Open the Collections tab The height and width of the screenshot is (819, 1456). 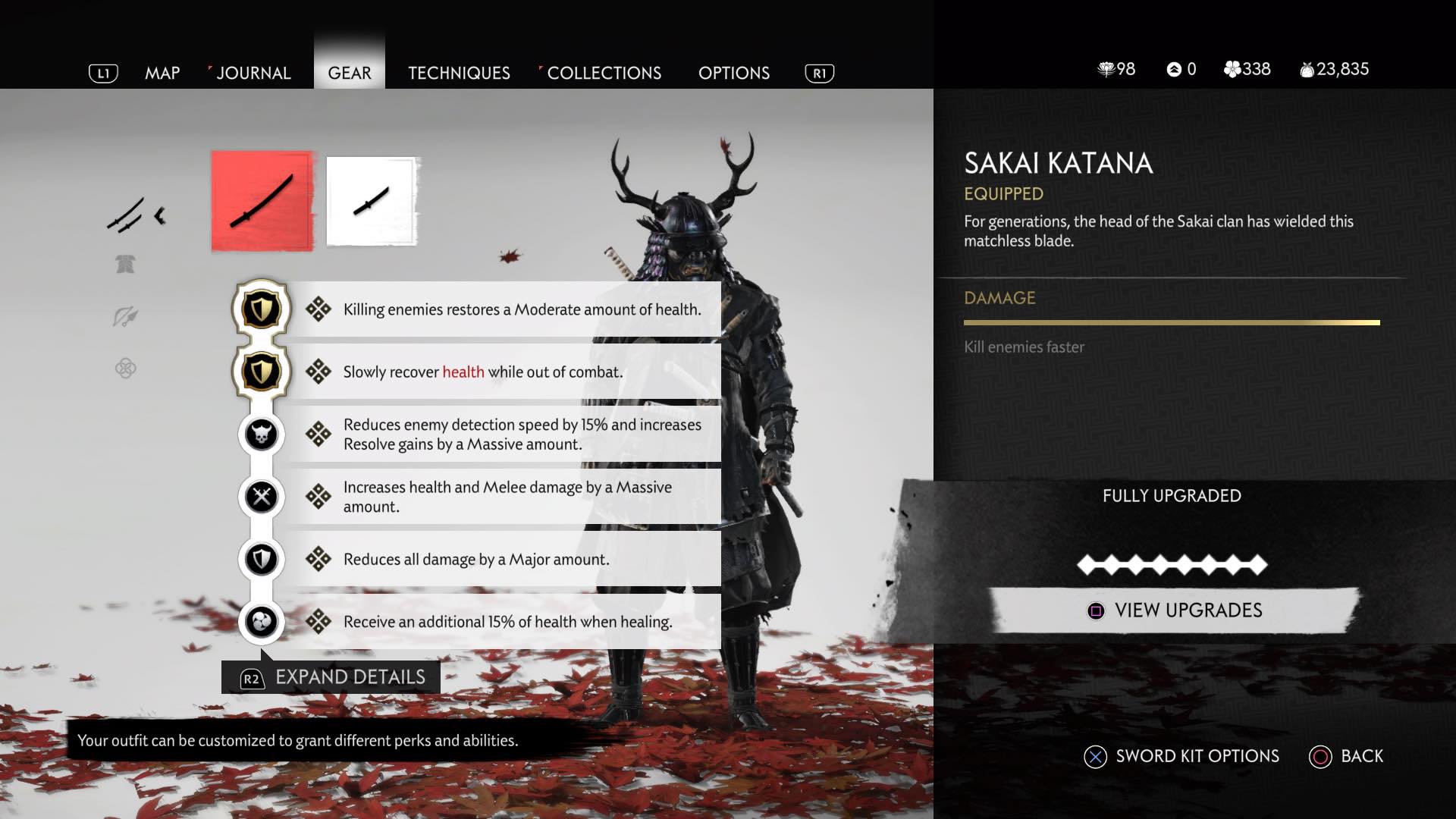[x=604, y=73]
